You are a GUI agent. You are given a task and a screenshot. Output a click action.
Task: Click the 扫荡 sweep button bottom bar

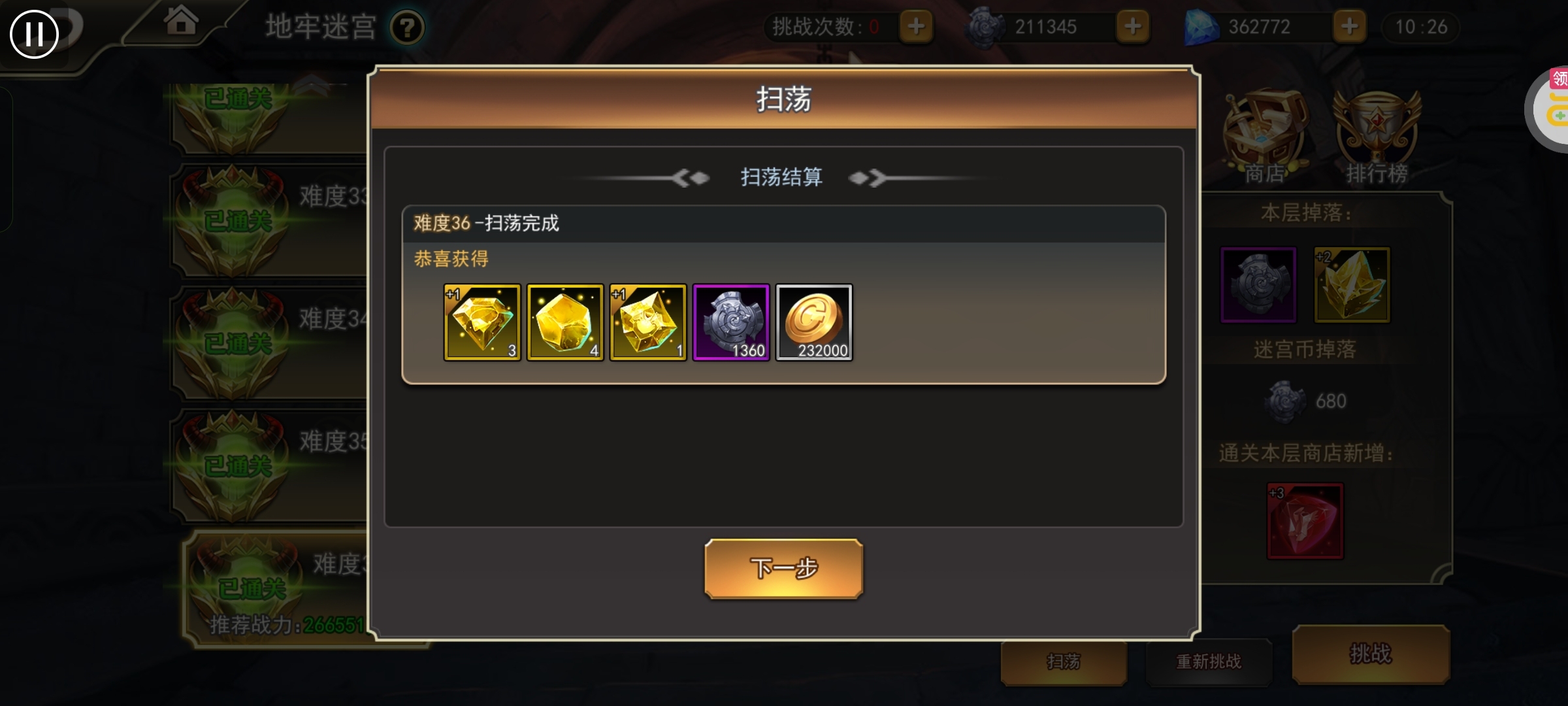(x=1064, y=662)
